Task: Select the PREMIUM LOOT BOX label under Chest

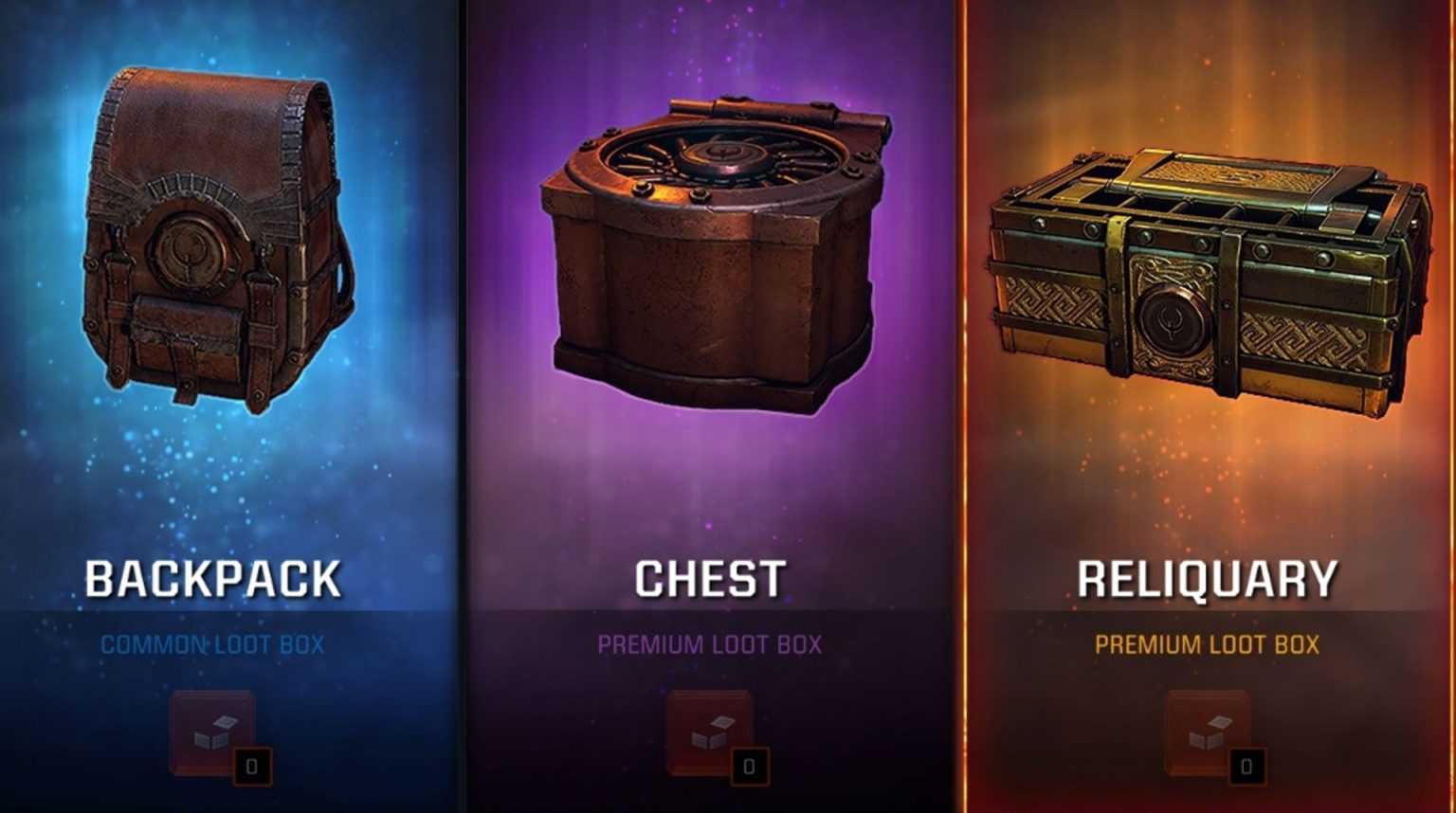Action: click(711, 642)
